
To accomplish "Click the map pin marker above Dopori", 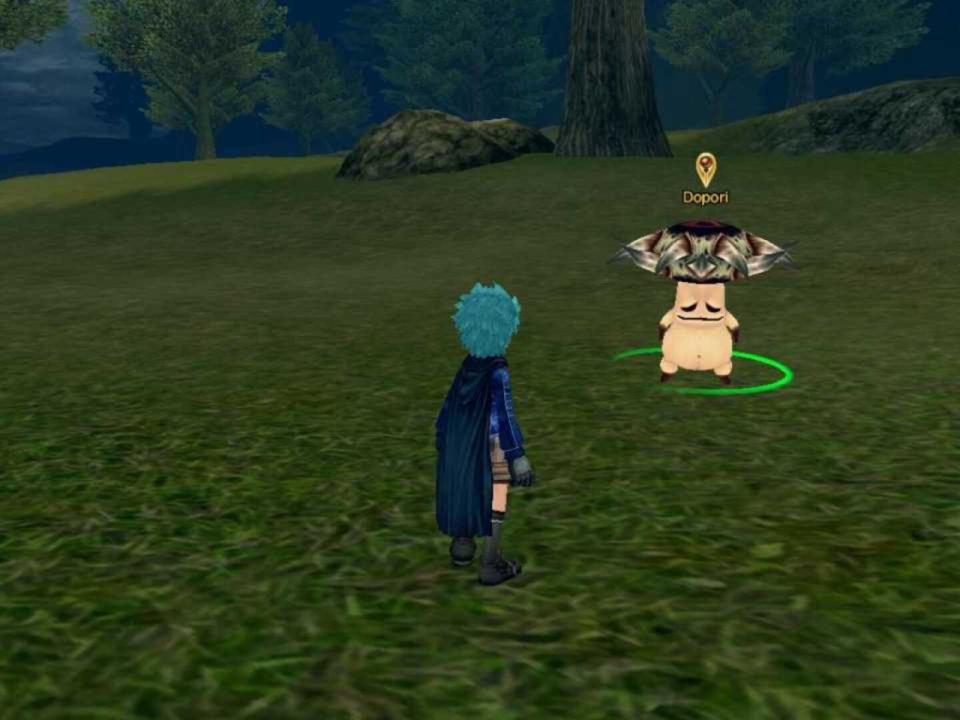I will (706, 168).
